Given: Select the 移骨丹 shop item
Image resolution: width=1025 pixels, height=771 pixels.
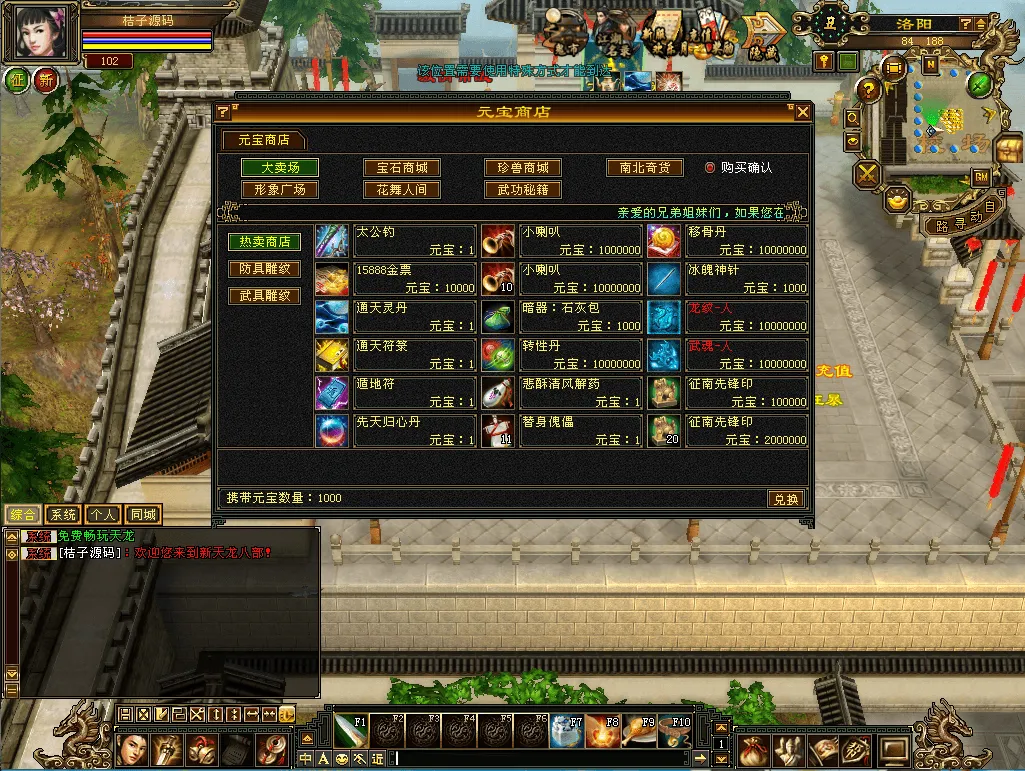Looking at the screenshot, I should pos(727,241).
